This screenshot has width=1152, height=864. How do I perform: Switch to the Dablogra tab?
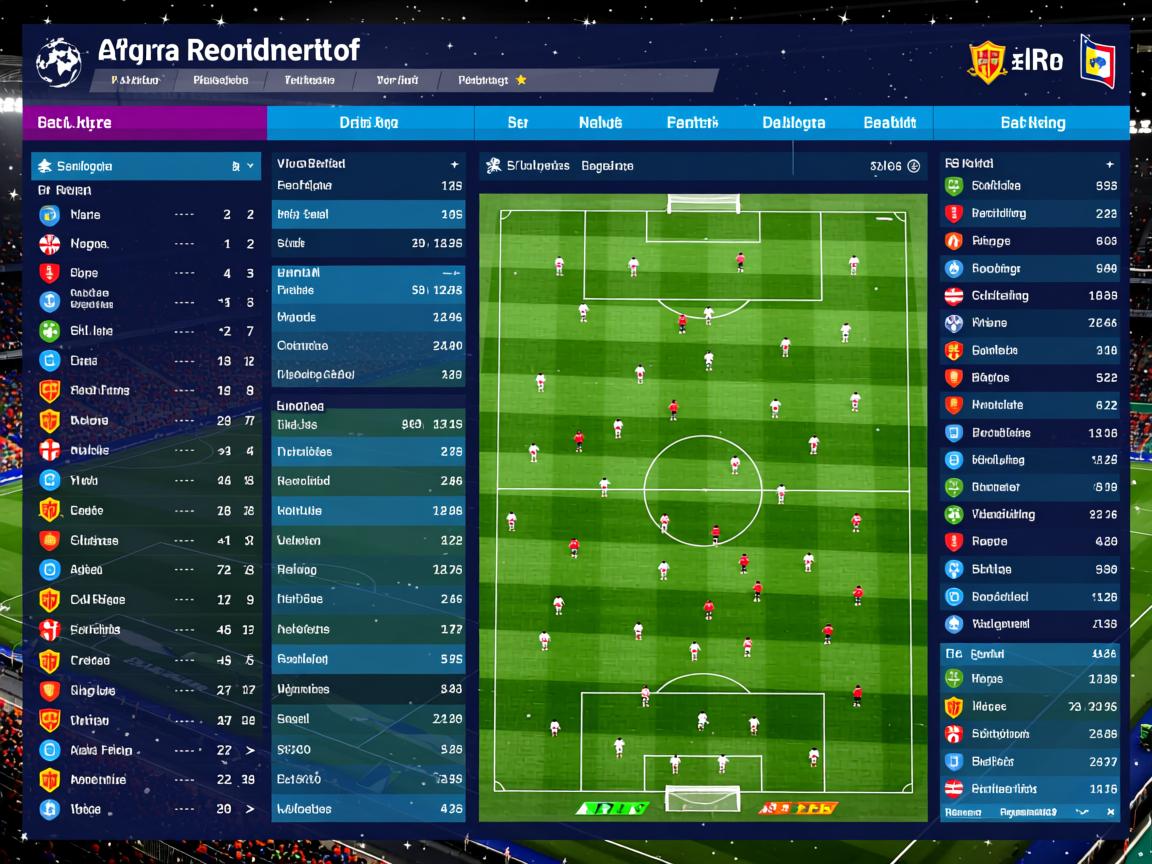click(793, 123)
